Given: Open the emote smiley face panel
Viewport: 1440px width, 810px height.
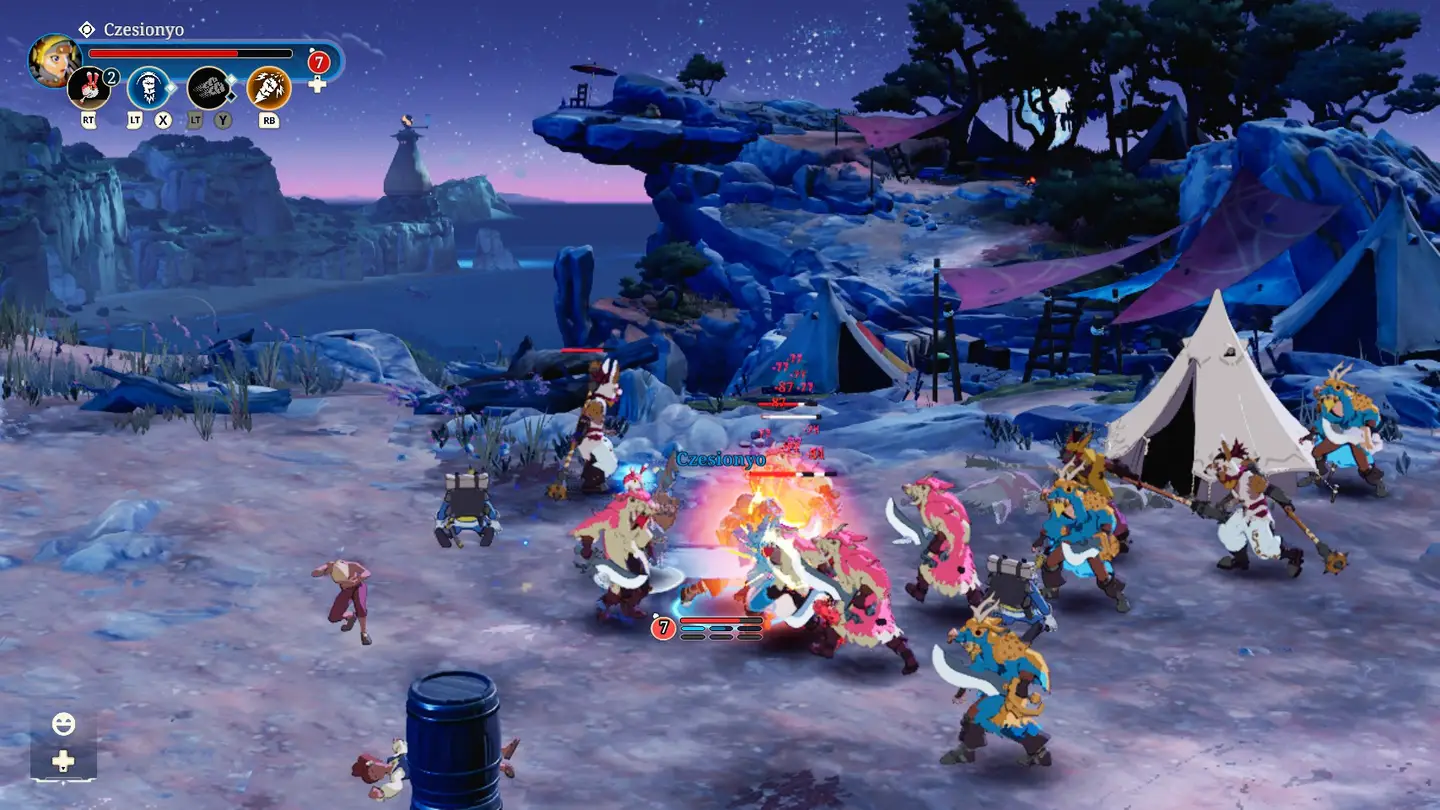Looking at the screenshot, I should tap(63, 724).
